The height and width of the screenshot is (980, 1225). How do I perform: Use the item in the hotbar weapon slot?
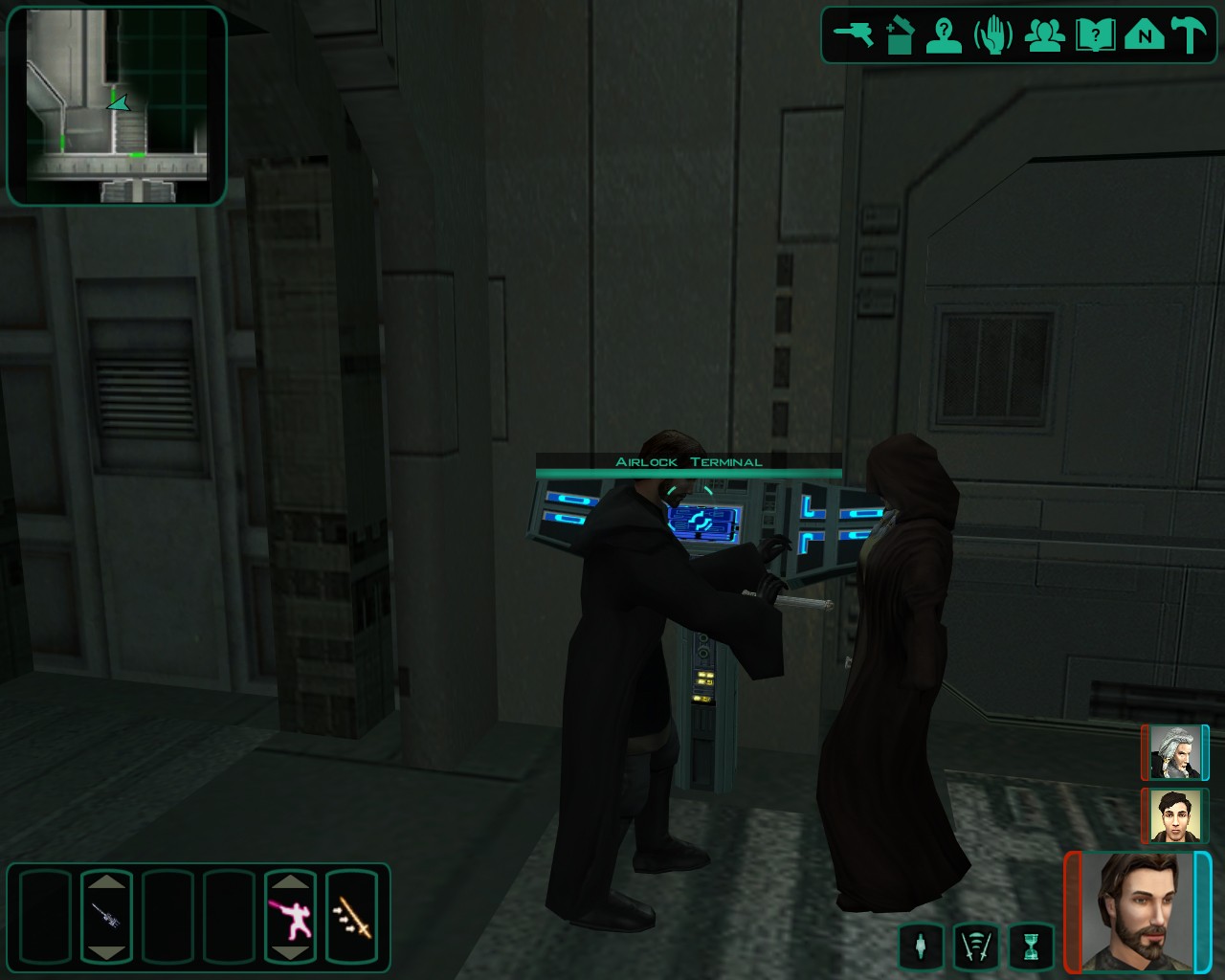click(x=105, y=917)
